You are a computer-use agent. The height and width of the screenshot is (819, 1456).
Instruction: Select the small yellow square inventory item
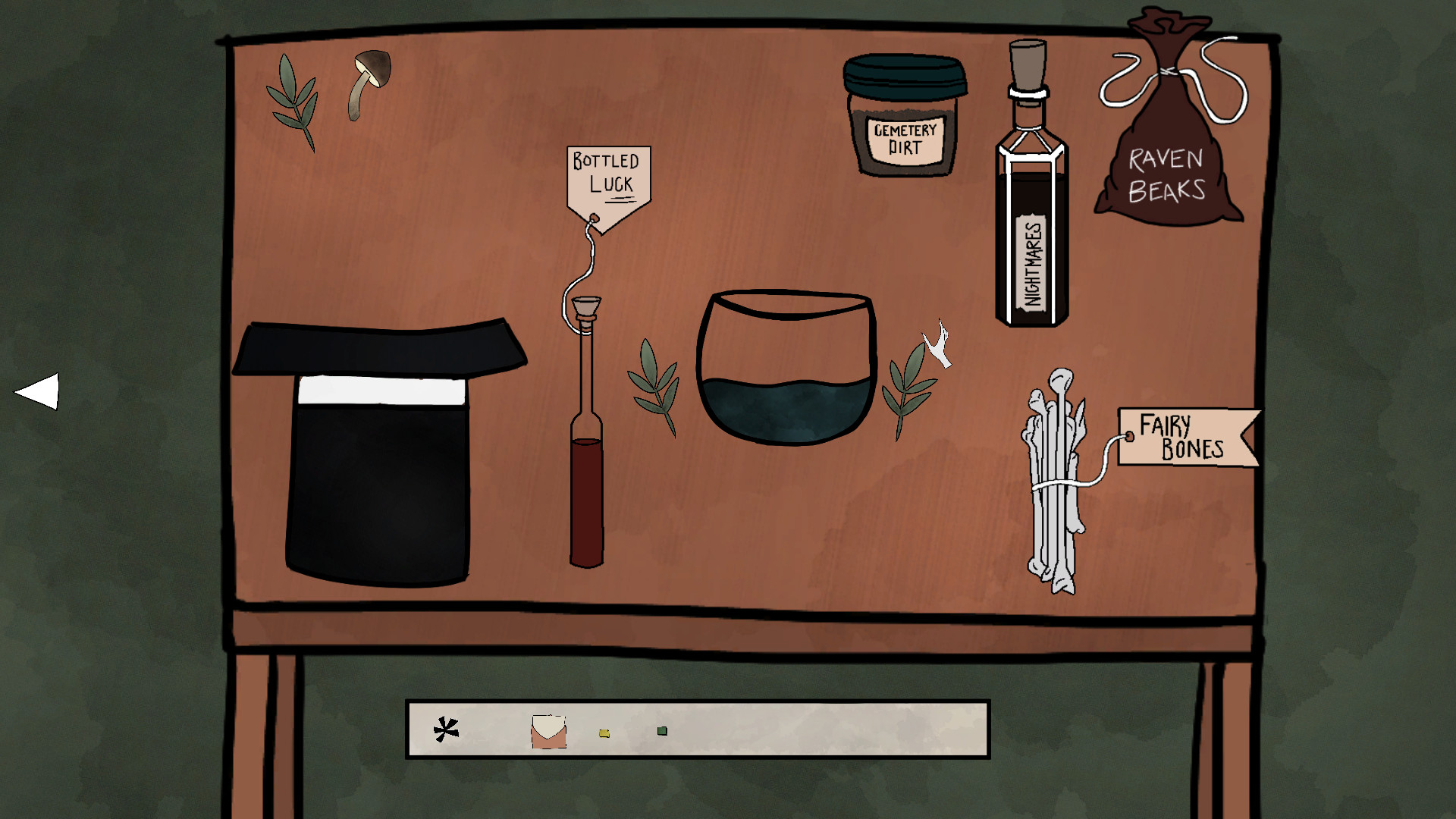pos(604,733)
